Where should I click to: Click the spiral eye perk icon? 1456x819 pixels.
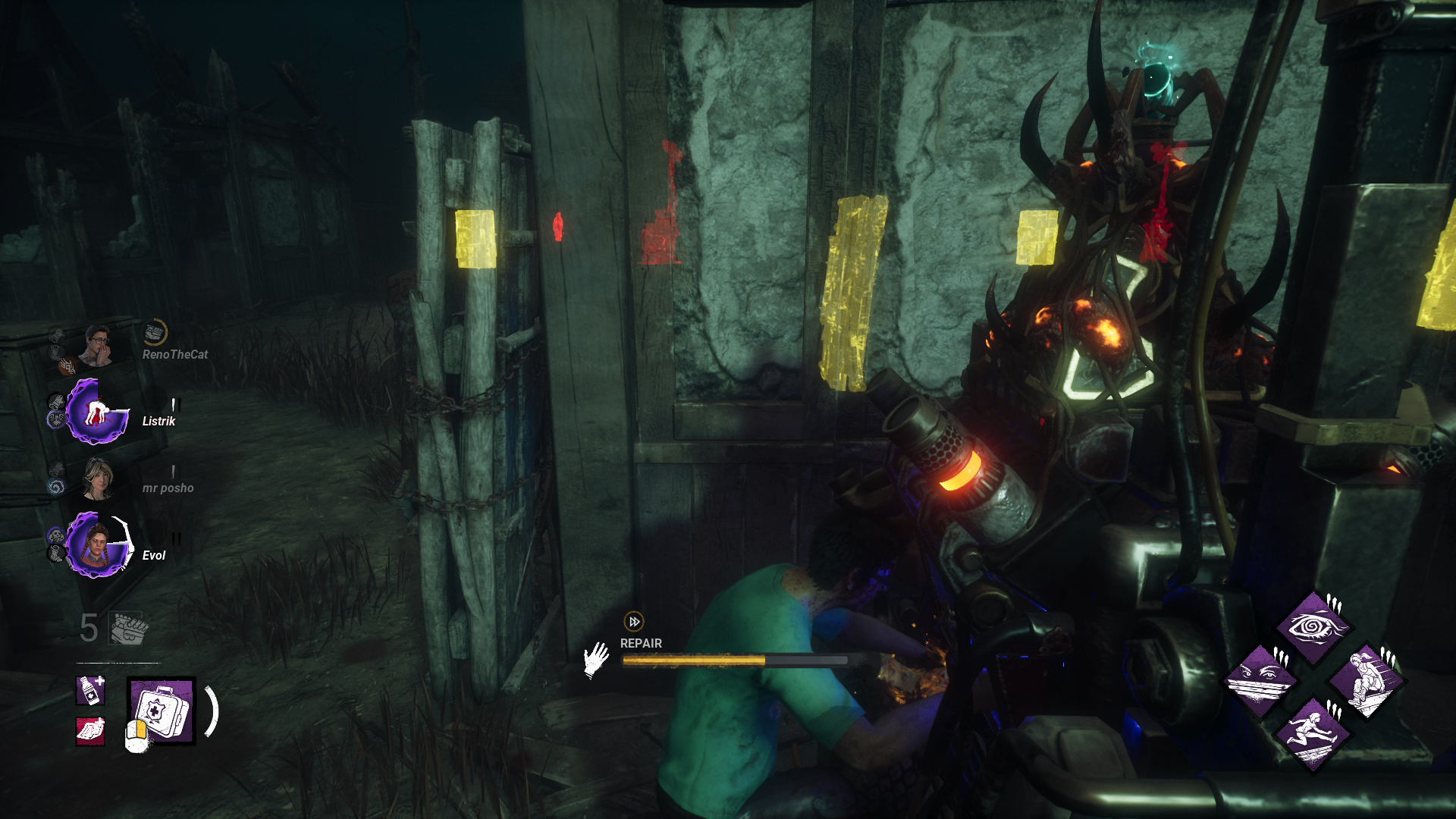(1312, 627)
